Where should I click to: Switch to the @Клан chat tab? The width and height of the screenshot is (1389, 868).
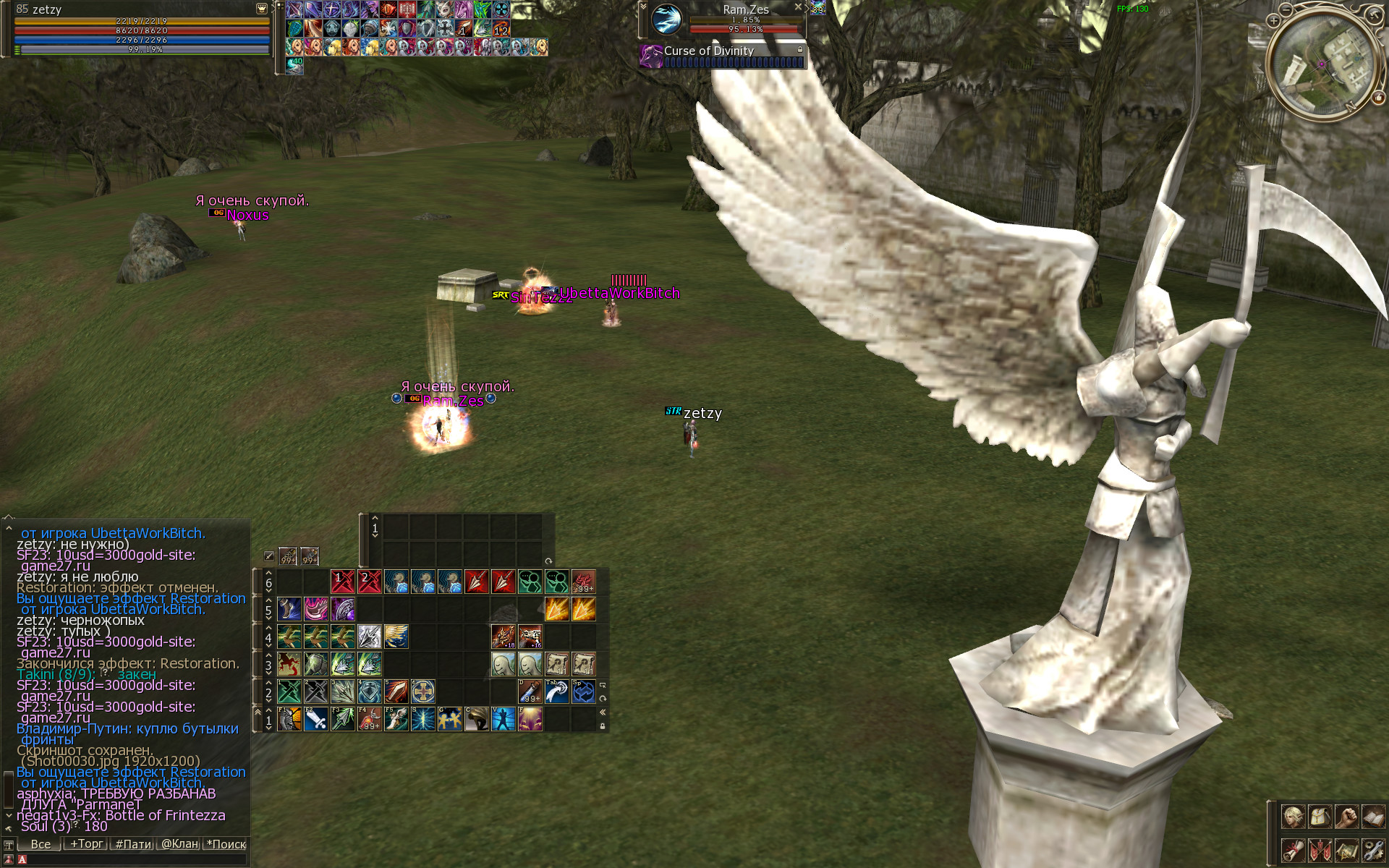click(179, 844)
